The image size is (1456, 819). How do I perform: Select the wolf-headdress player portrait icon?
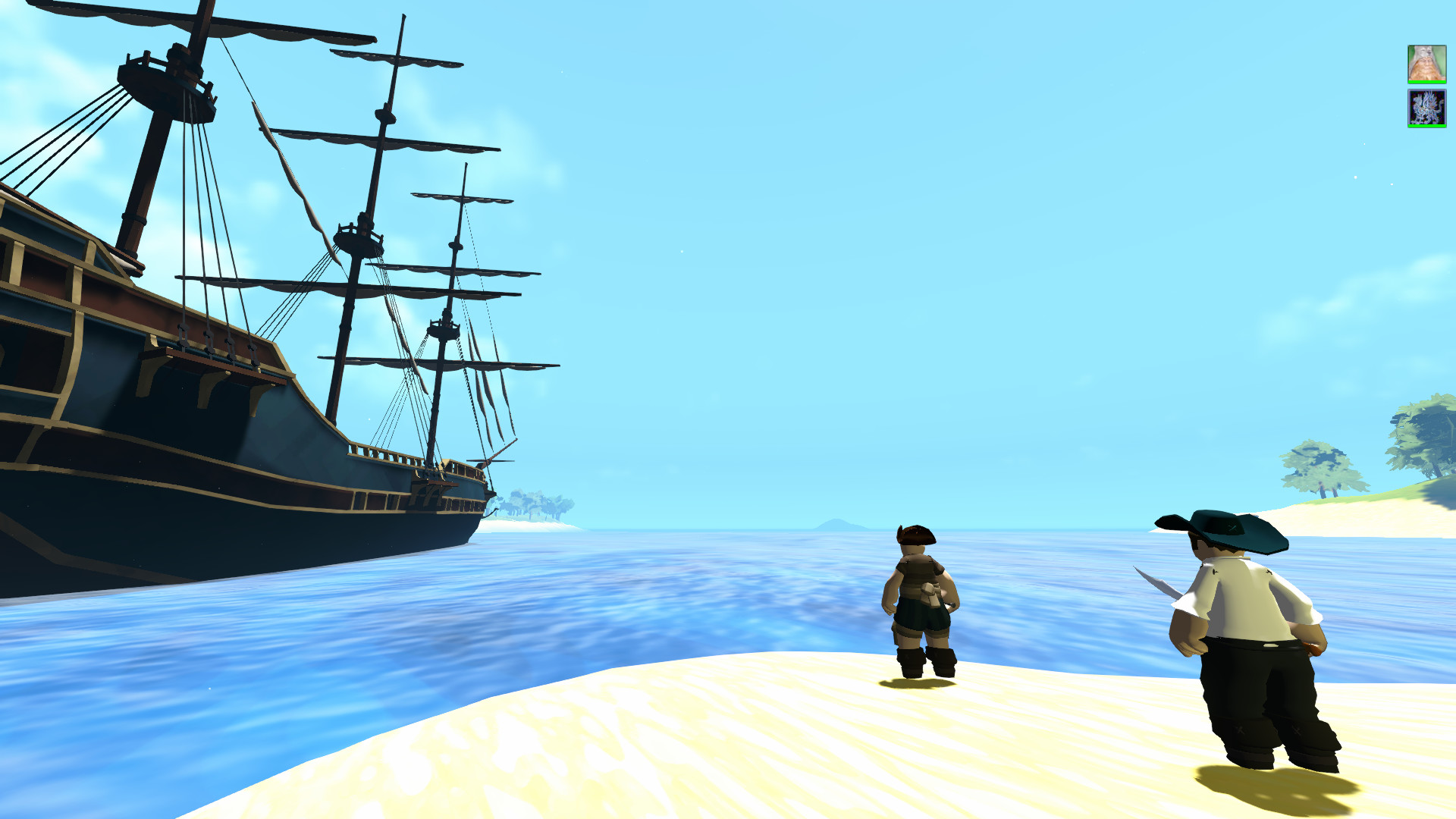click(1427, 64)
